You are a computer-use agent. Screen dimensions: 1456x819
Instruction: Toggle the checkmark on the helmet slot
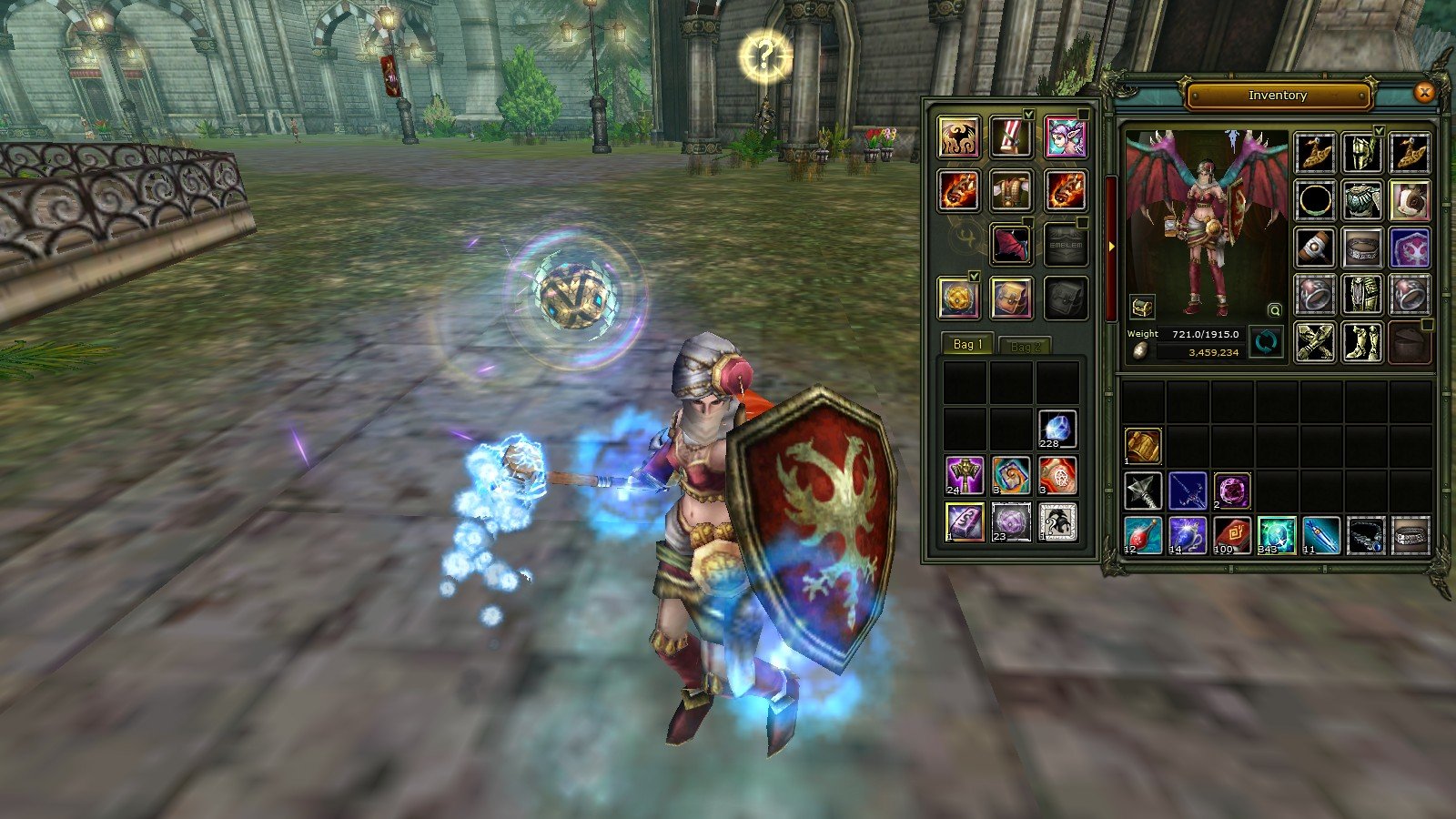click(1379, 128)
